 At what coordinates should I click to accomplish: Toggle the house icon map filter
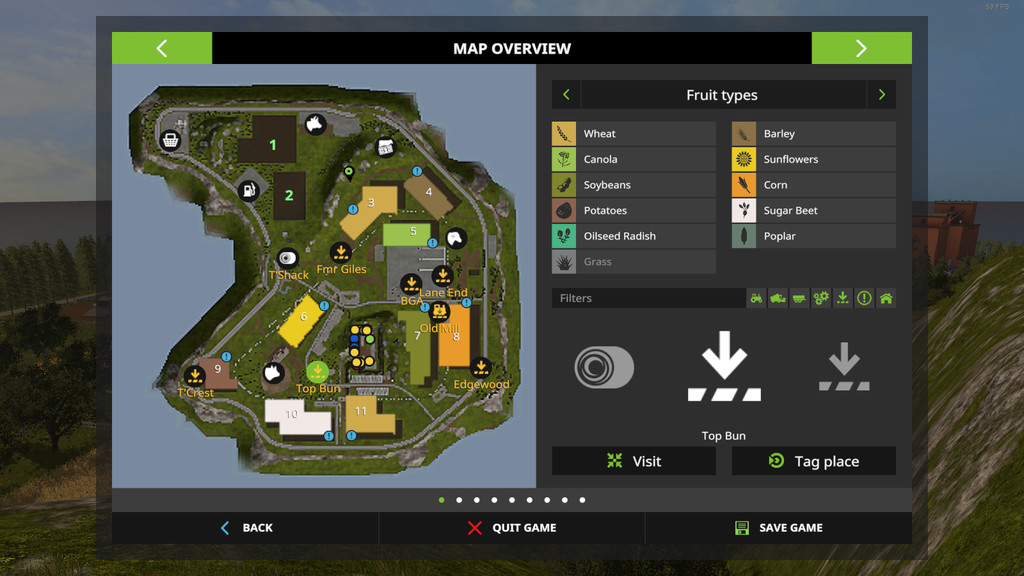coord(885,298)
